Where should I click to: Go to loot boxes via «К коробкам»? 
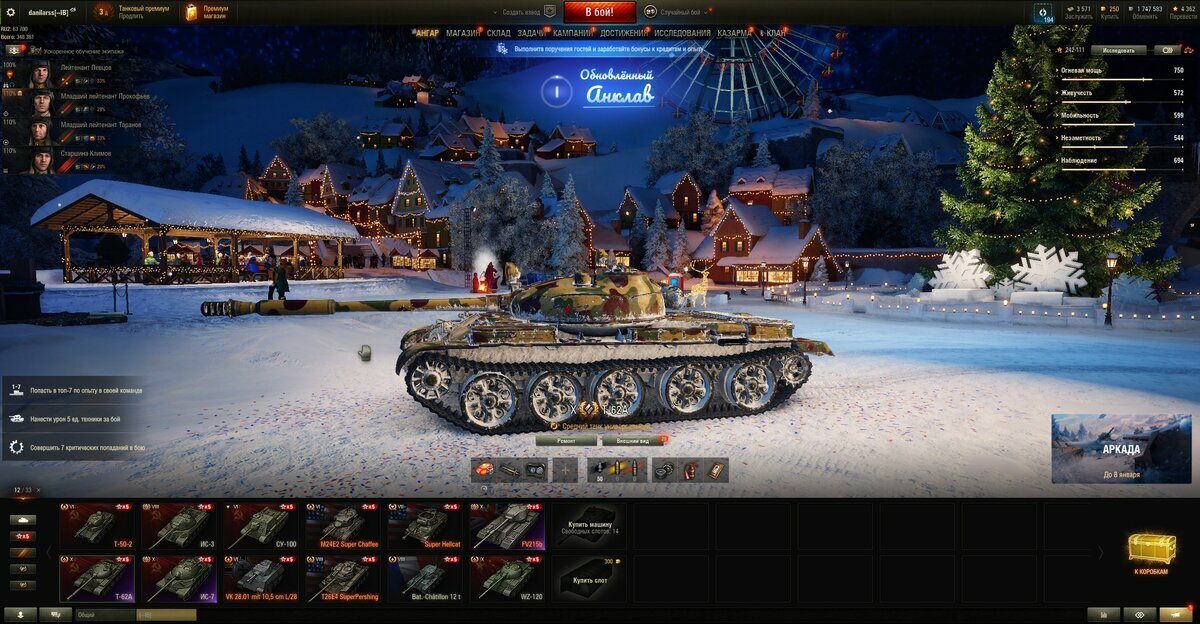coord(1150,552)
